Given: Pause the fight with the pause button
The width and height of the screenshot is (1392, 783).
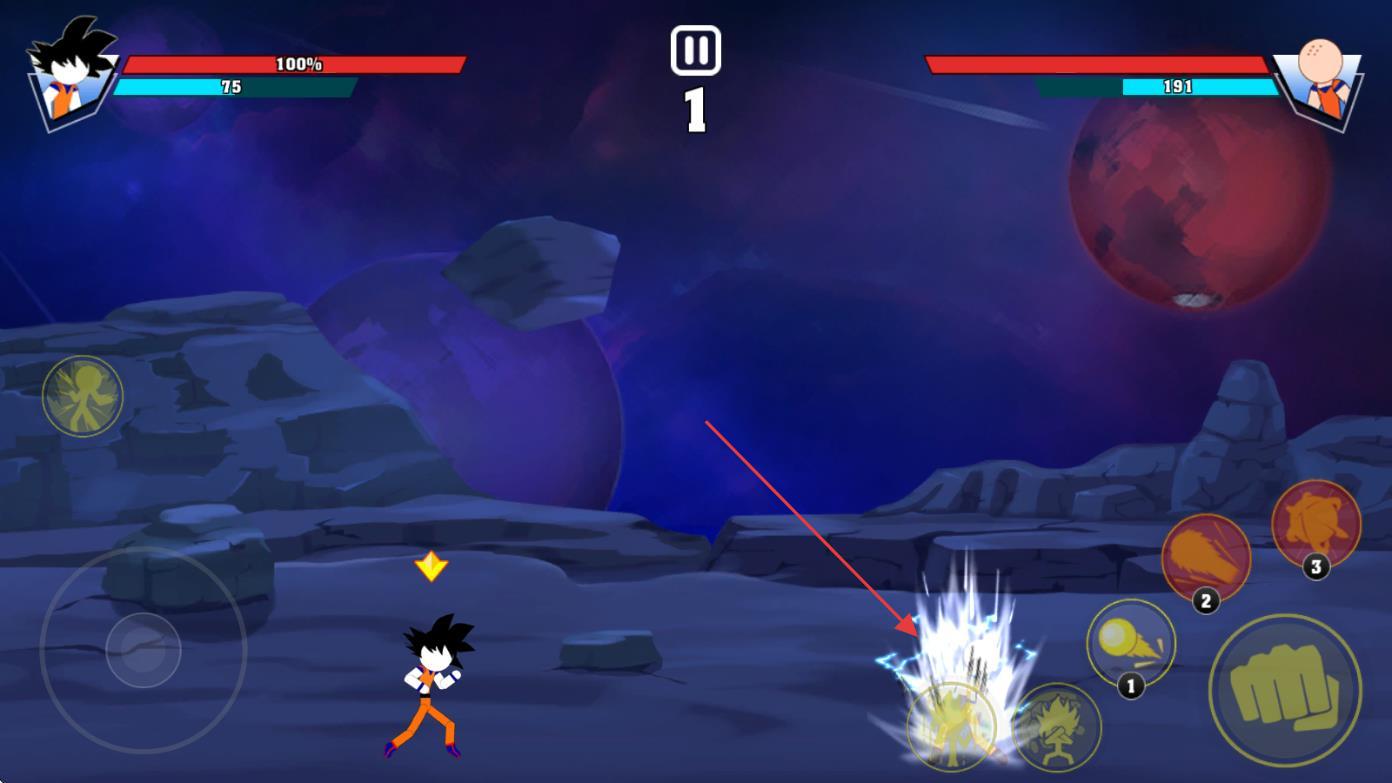Looking at the screenshot, I should click(695, 50).
